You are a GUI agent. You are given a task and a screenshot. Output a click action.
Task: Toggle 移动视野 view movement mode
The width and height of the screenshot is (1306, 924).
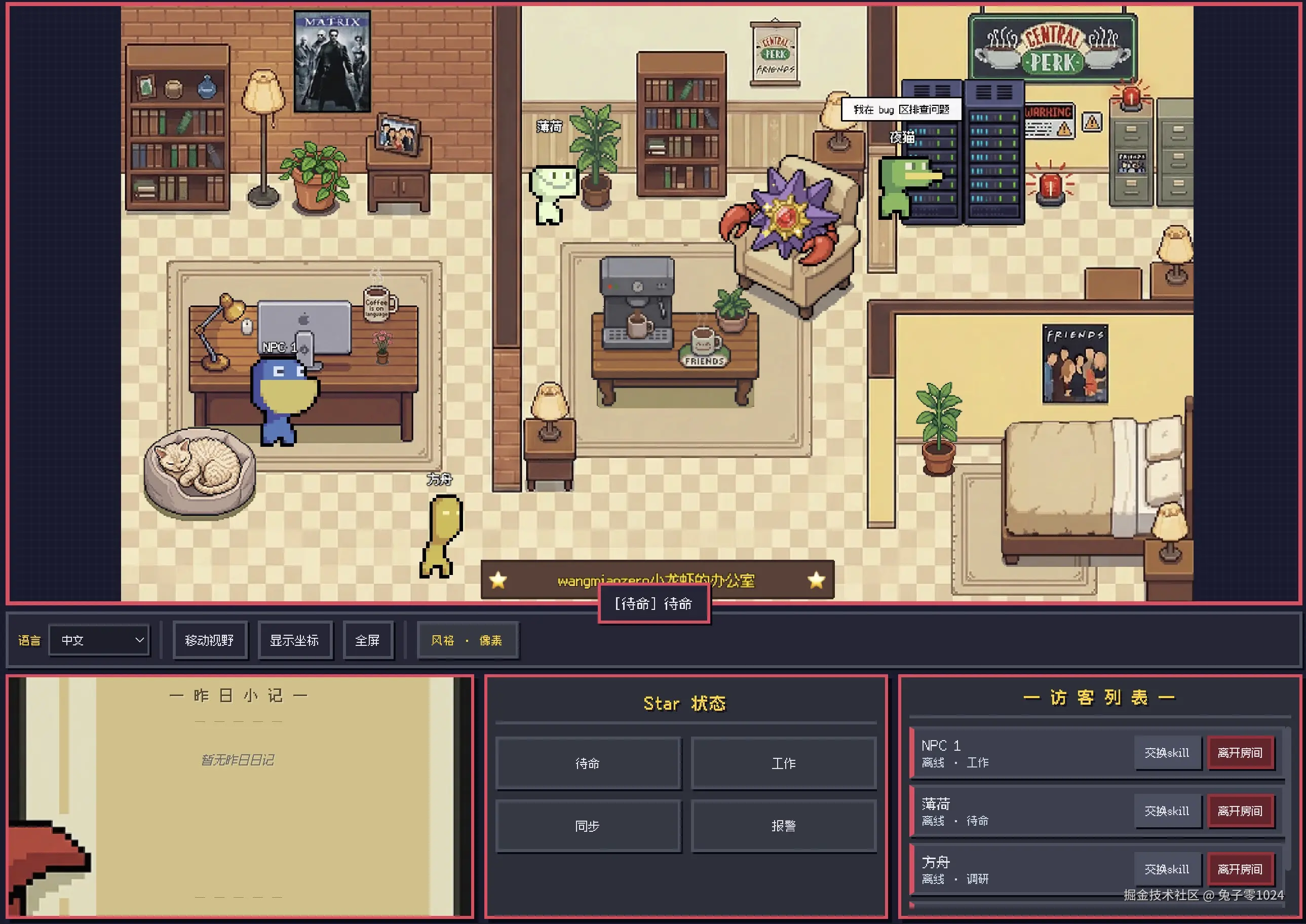click(x=210, y=640)
